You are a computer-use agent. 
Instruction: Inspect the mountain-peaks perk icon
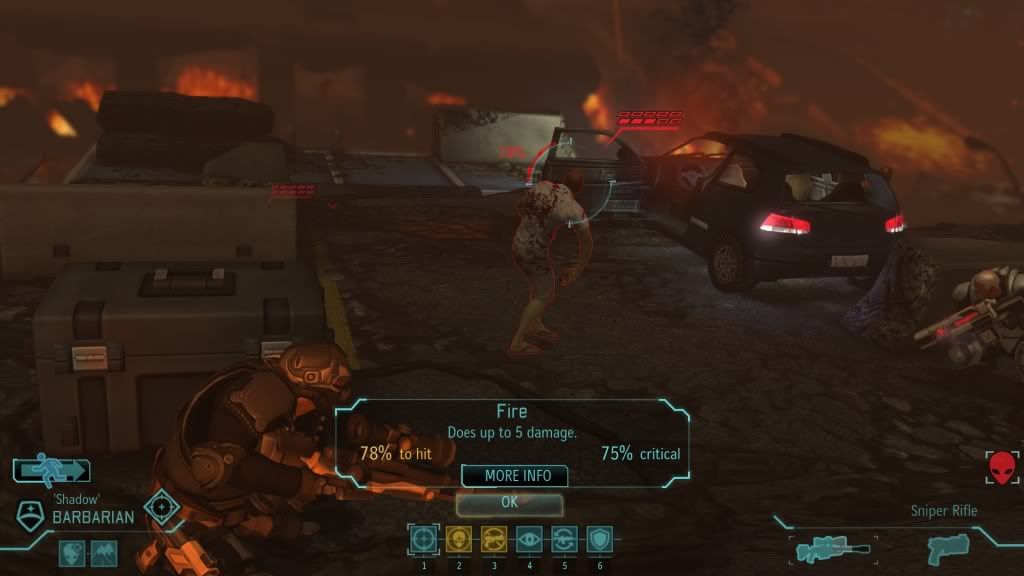pyautogui.click(x=104, y=552)
